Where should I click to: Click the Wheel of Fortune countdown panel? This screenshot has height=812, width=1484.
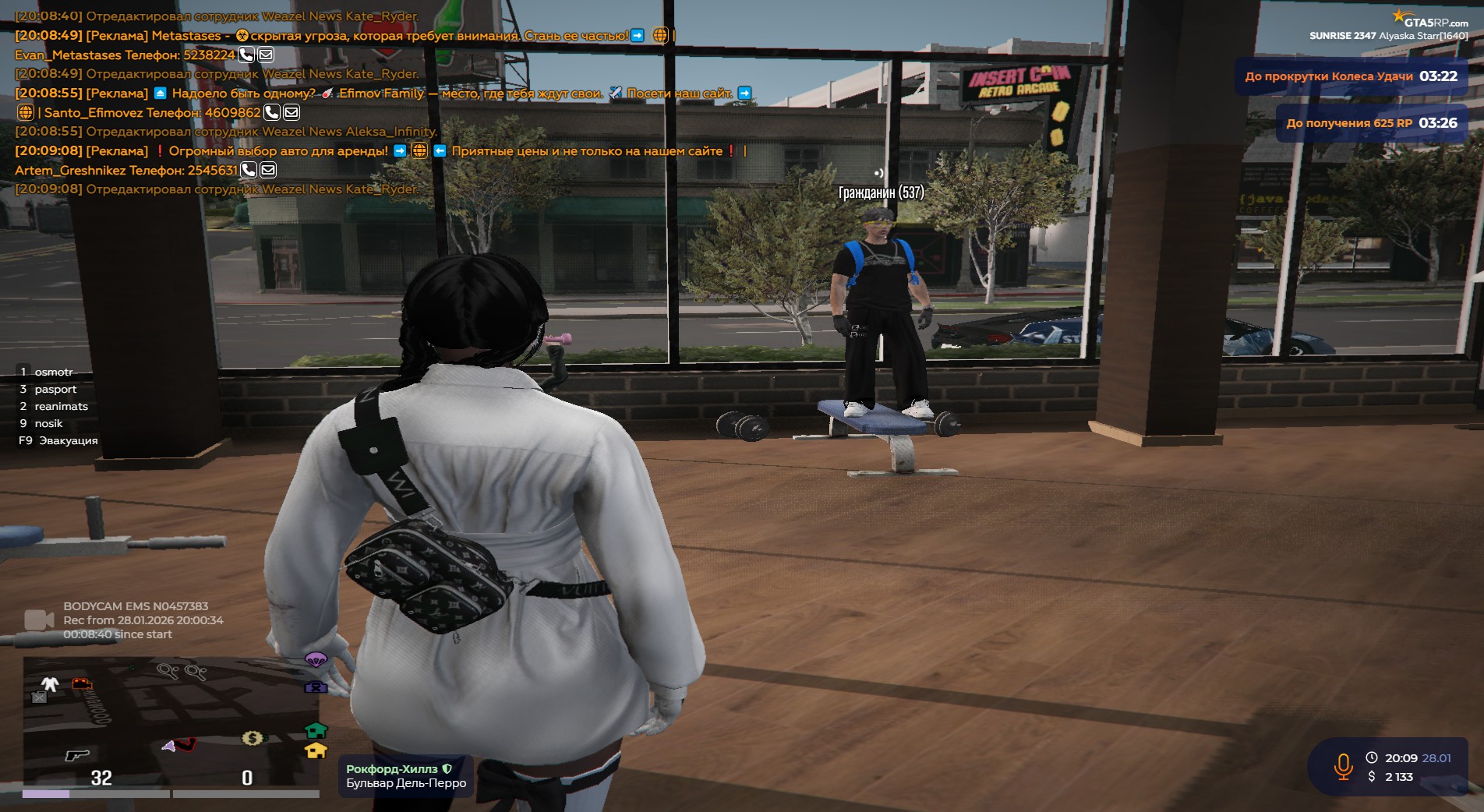(x=1351, y=76)
